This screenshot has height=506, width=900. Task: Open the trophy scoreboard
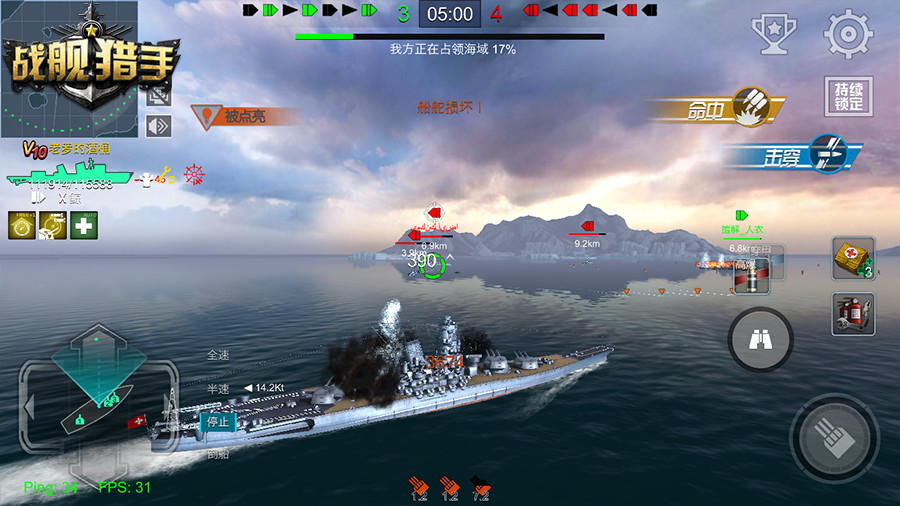[x=772, y=34]
